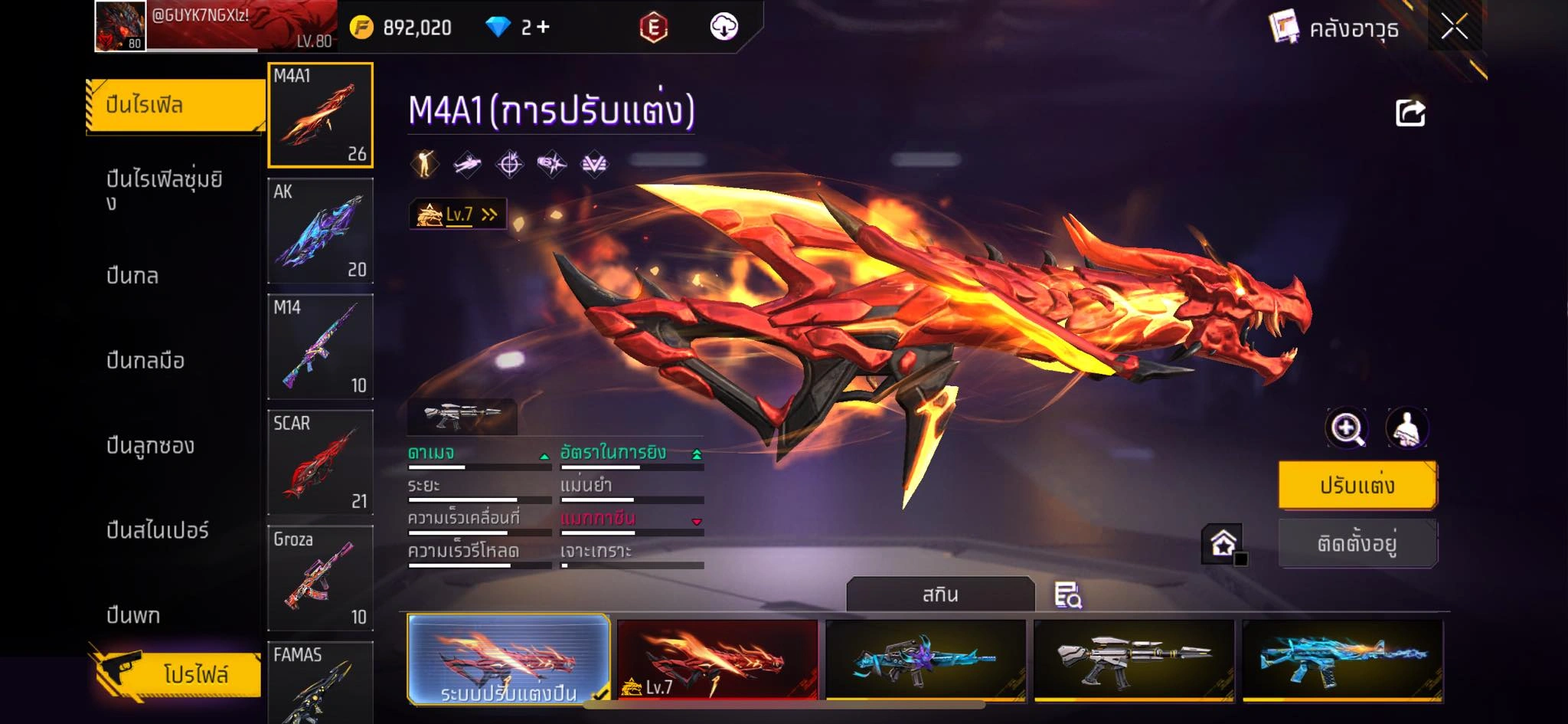This screenshot has width=1568, height=724.
Task: Open the Lv.7 skin level upgrade
Action: [458, 215]
